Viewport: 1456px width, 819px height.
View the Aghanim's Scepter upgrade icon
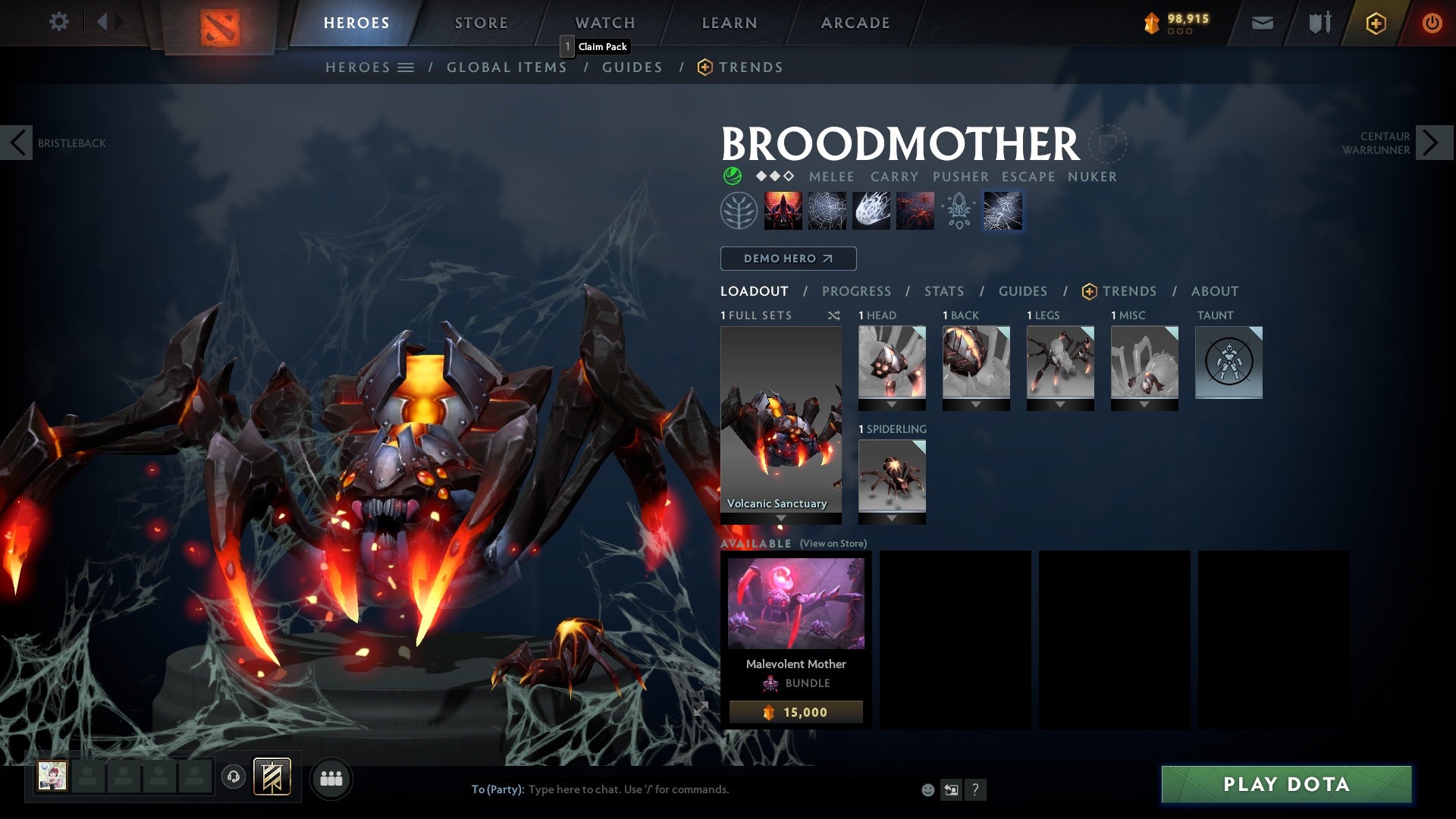(x=959, y=210)
